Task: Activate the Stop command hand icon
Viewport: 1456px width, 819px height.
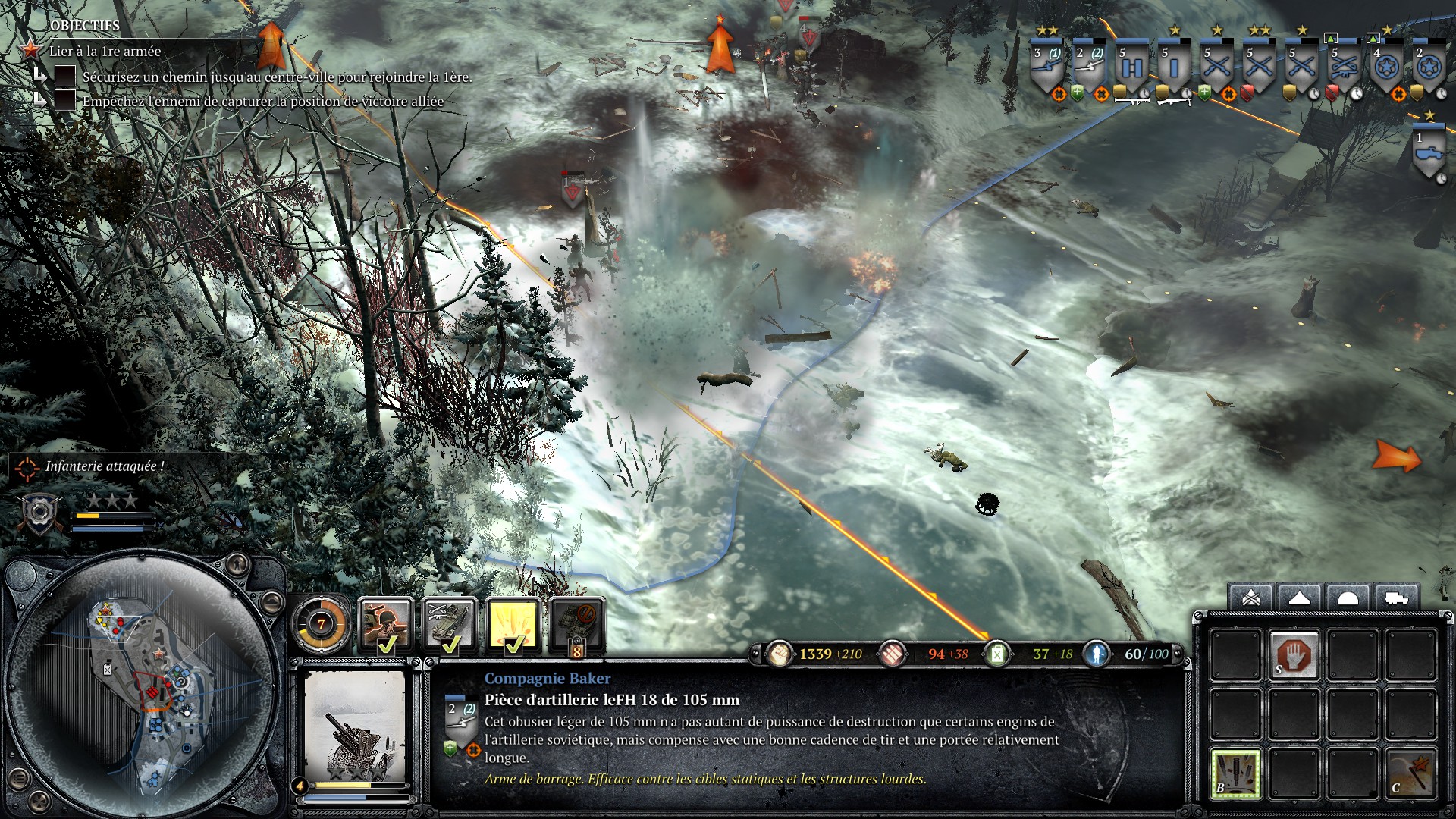Action: pos(1294,655)
